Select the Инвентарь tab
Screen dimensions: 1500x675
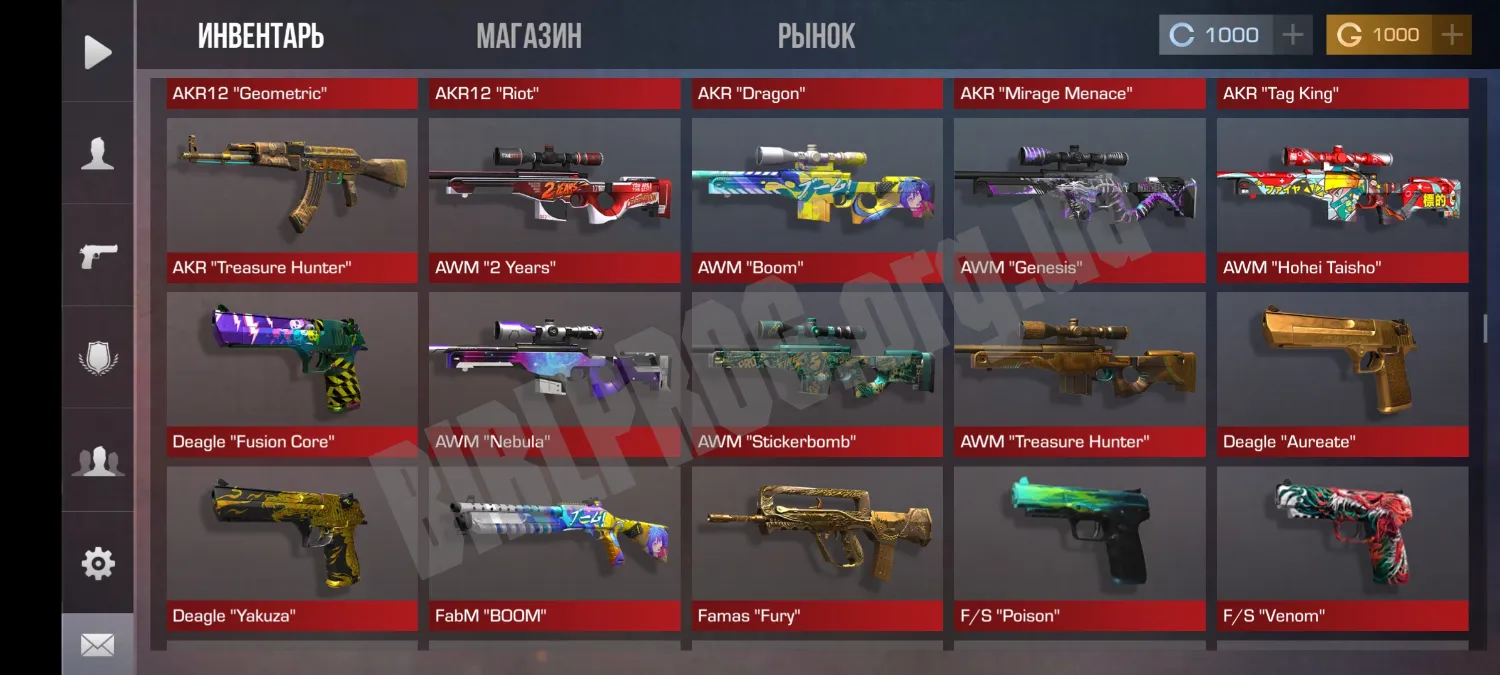tap(261, 37)
